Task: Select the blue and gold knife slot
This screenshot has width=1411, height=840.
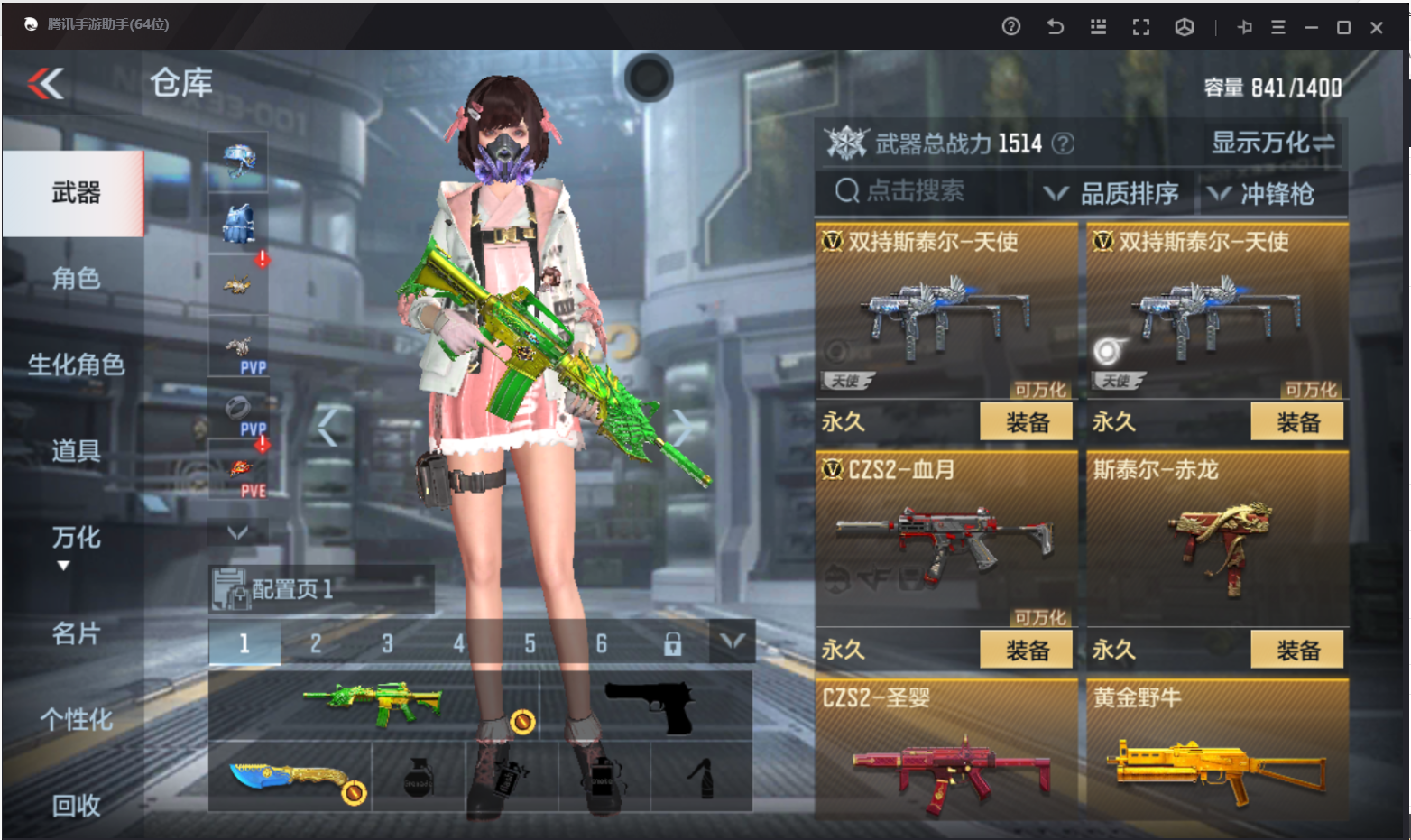Action: point(290,777)
